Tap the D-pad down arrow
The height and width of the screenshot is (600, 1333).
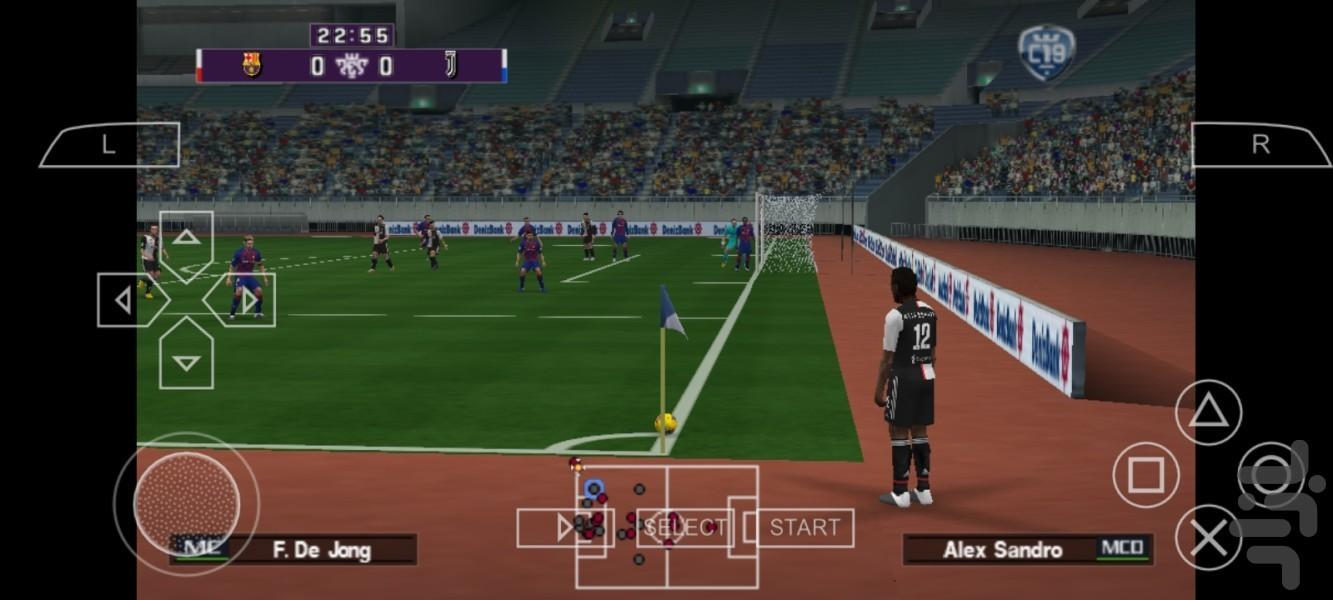[186, 359]
